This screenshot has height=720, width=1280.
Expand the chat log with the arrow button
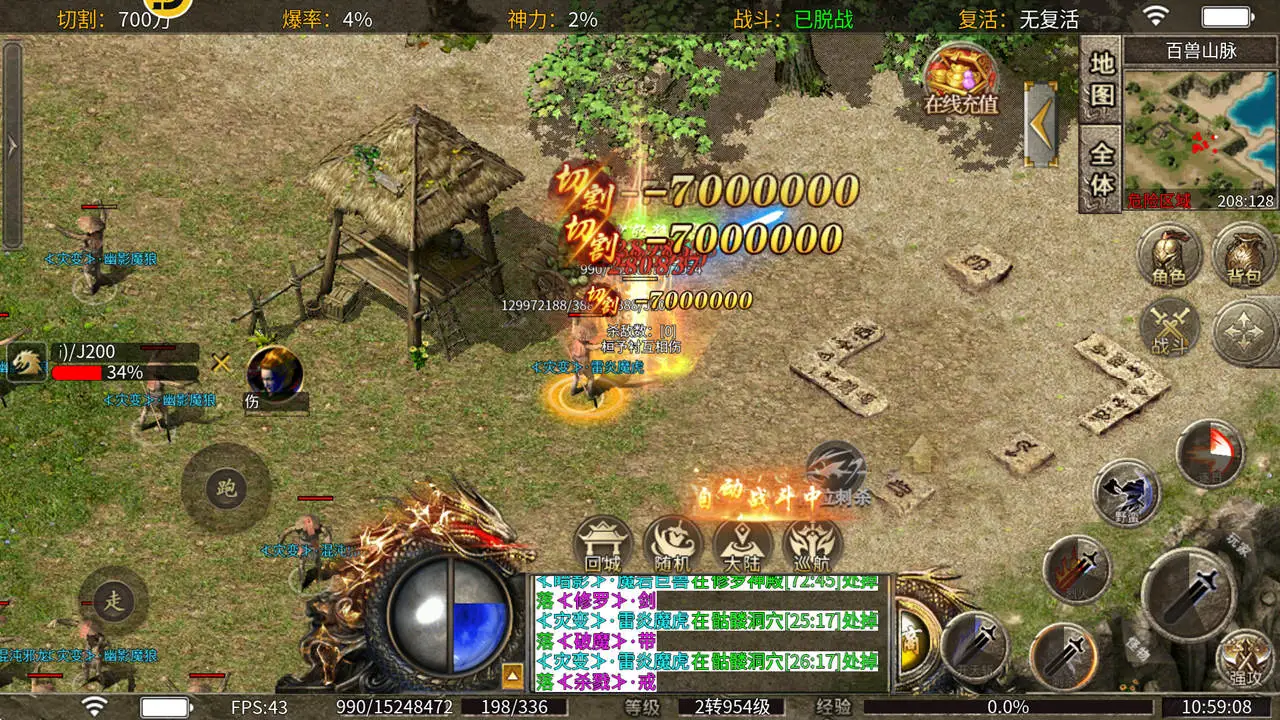point(512,677)
